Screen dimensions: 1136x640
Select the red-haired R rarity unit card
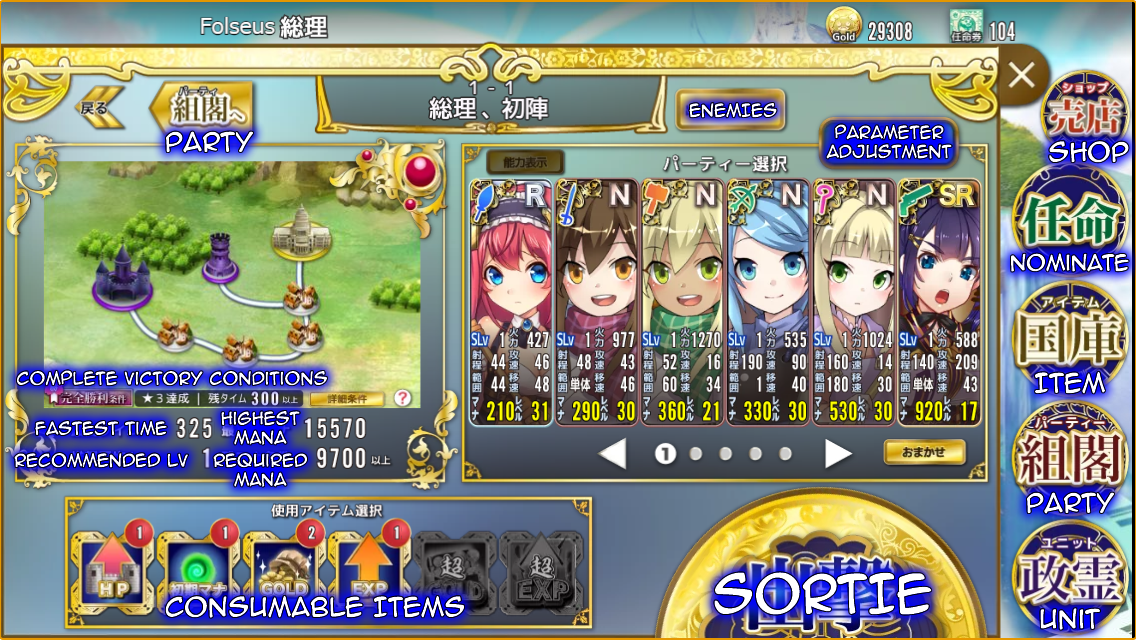tap(510, 302)
